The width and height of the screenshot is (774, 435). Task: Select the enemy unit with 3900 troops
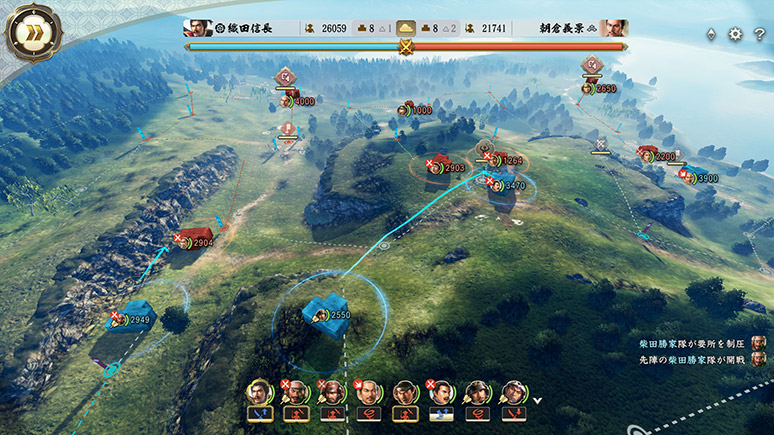pyautogui.click(x=701, y=178)
